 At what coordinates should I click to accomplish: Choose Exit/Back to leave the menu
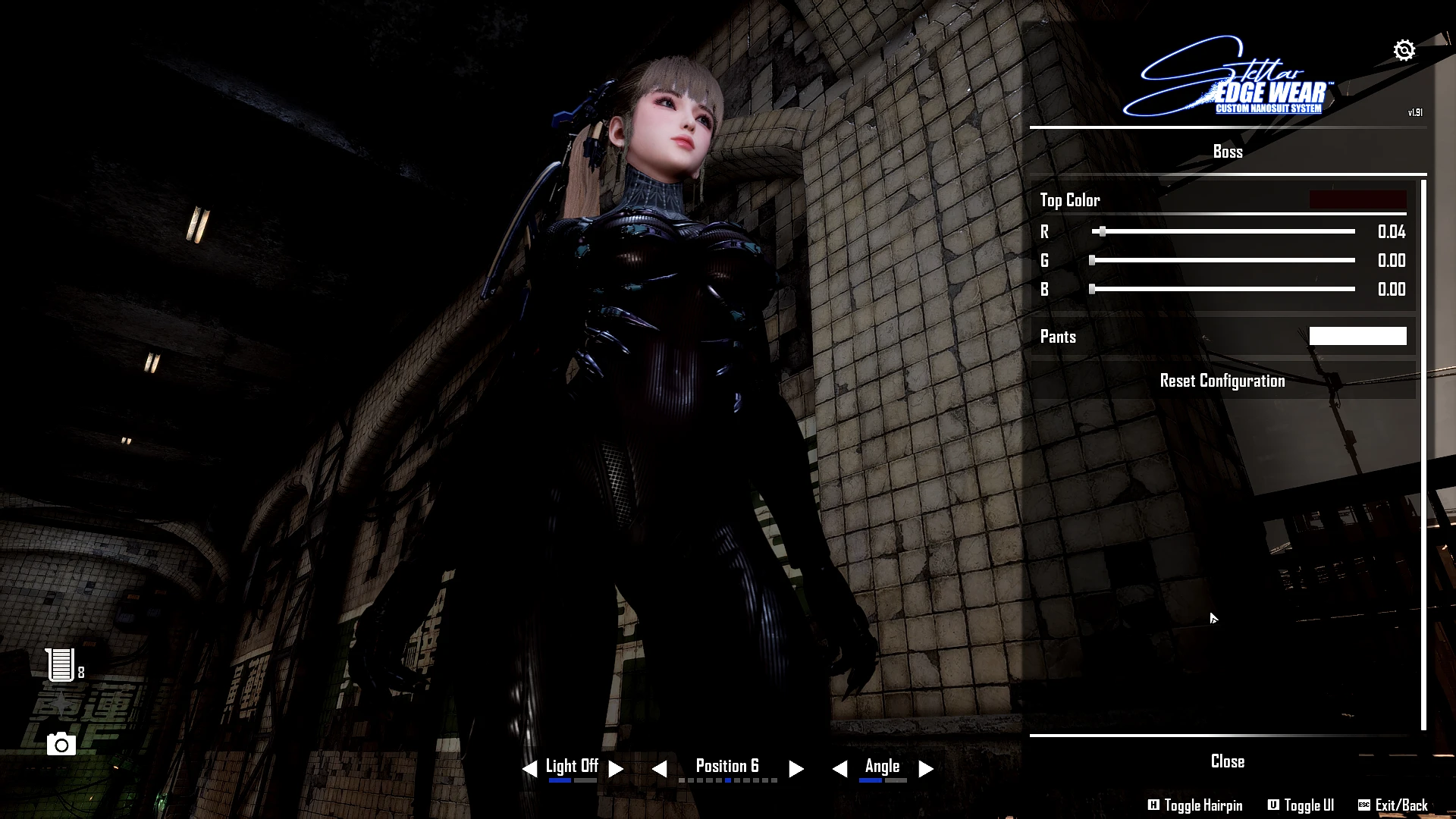click(x=1393, y=805)
